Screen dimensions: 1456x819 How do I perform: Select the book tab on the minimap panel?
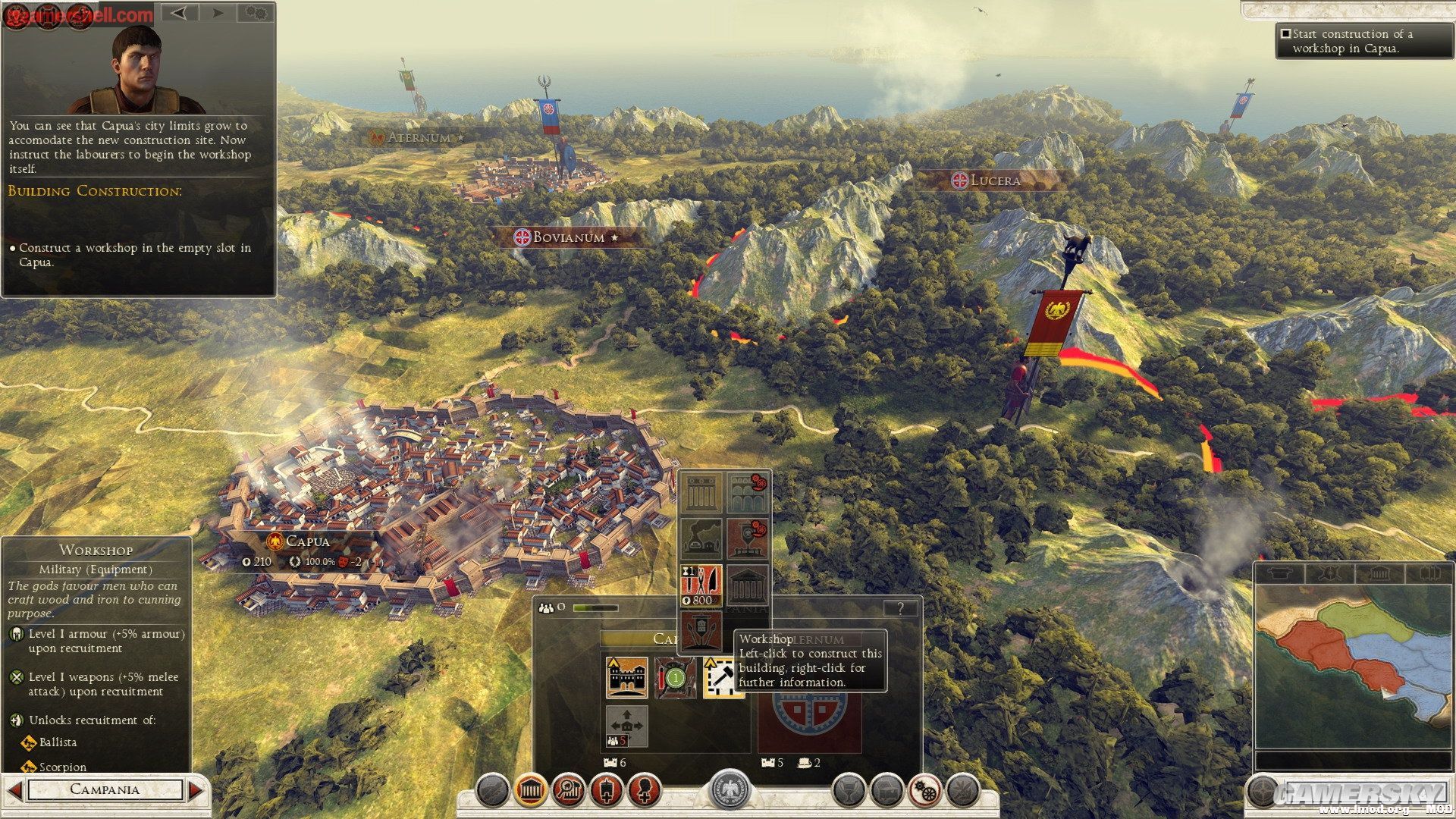pos(1429,573)
